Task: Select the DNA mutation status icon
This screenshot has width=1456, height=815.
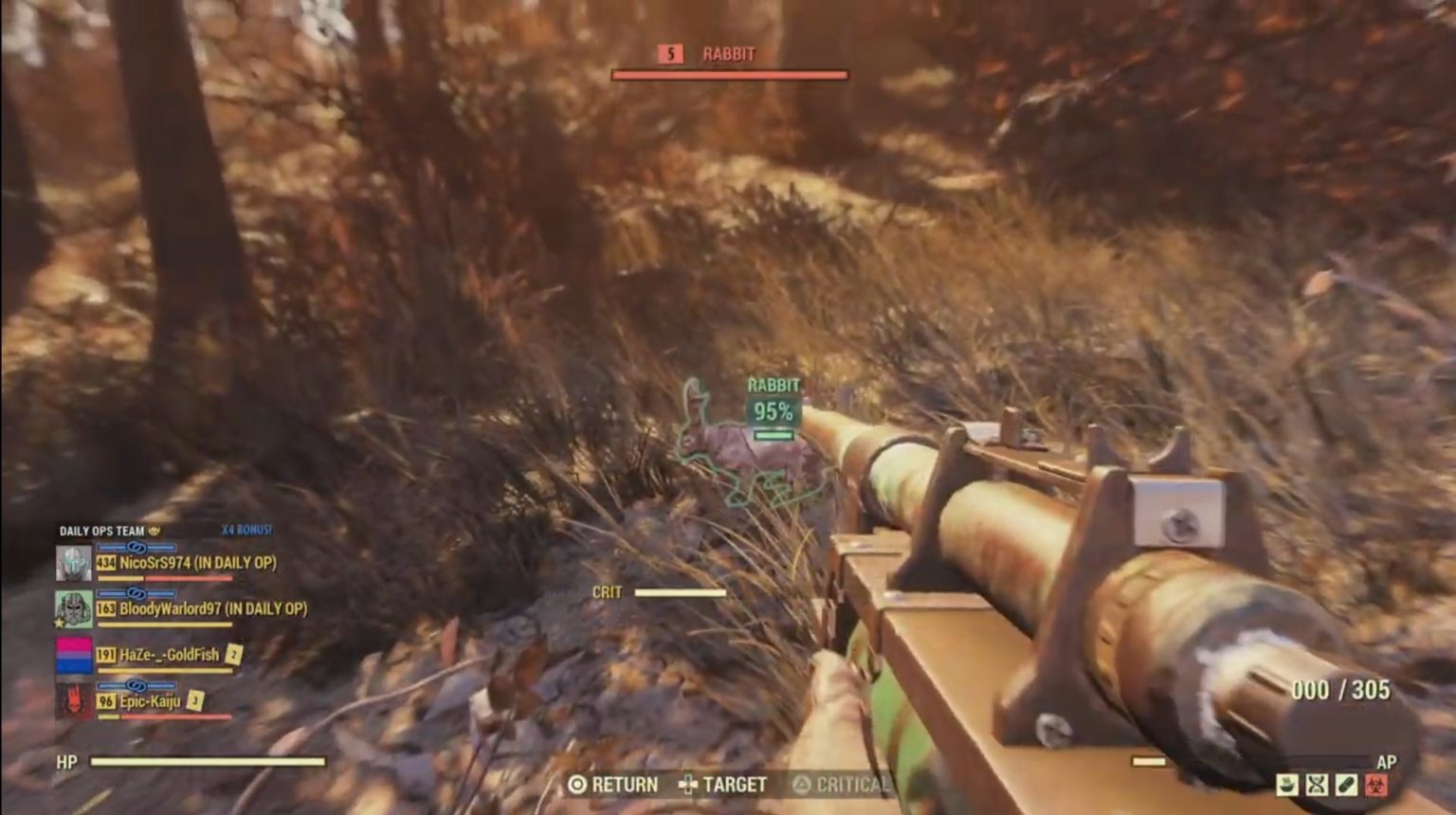Action: point(1316,784)
